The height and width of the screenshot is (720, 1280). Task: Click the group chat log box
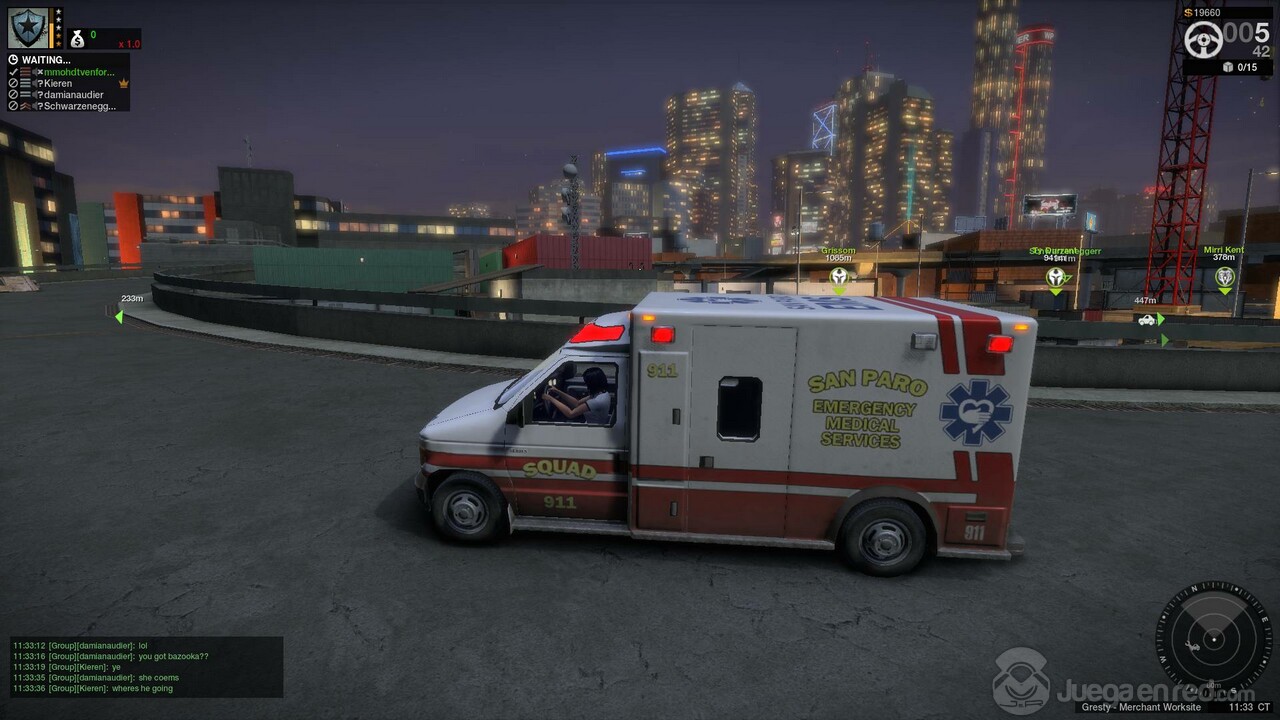click(146, 667)
